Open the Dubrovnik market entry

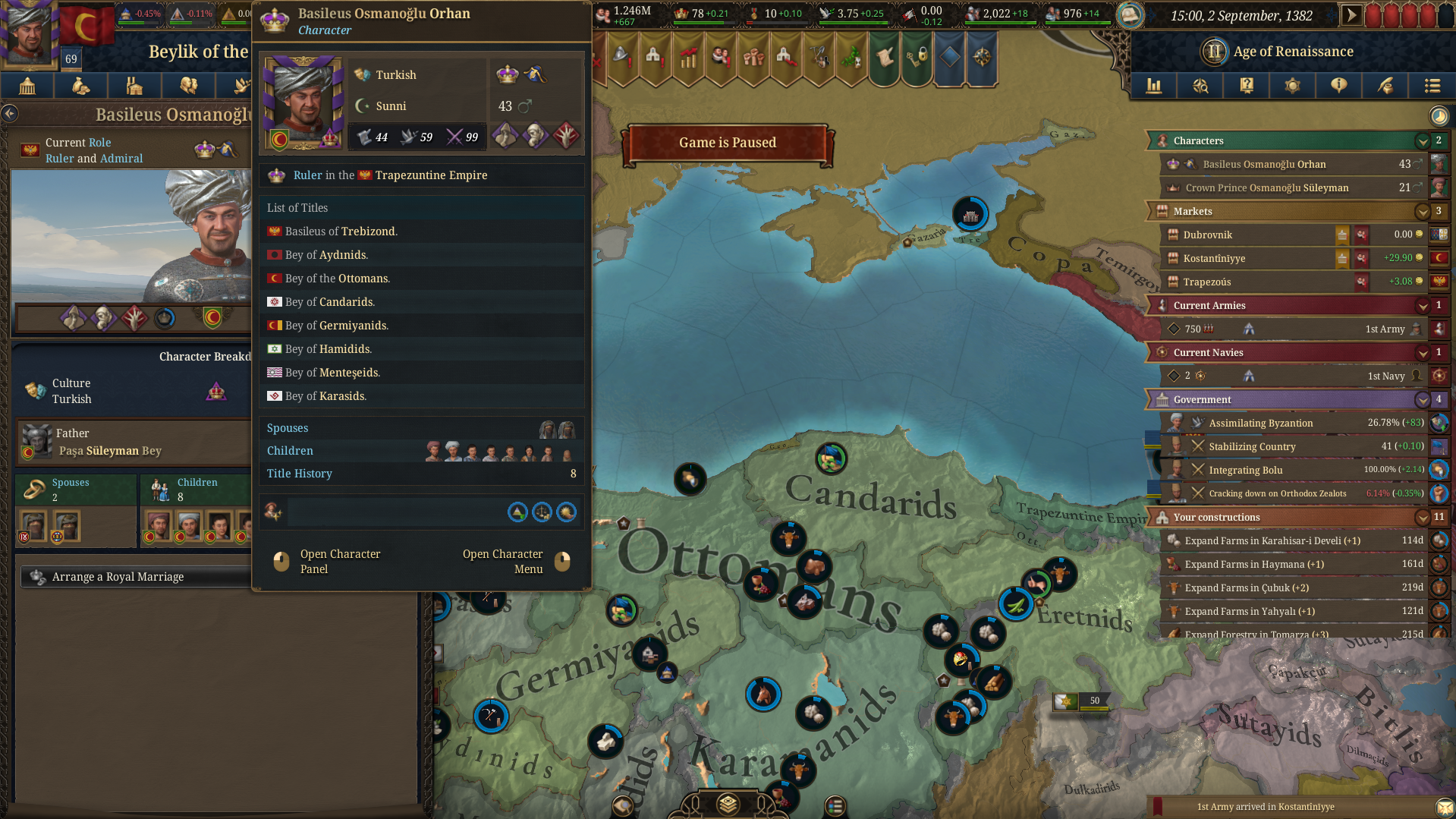pyautogui.click(x=1207, y=235)
